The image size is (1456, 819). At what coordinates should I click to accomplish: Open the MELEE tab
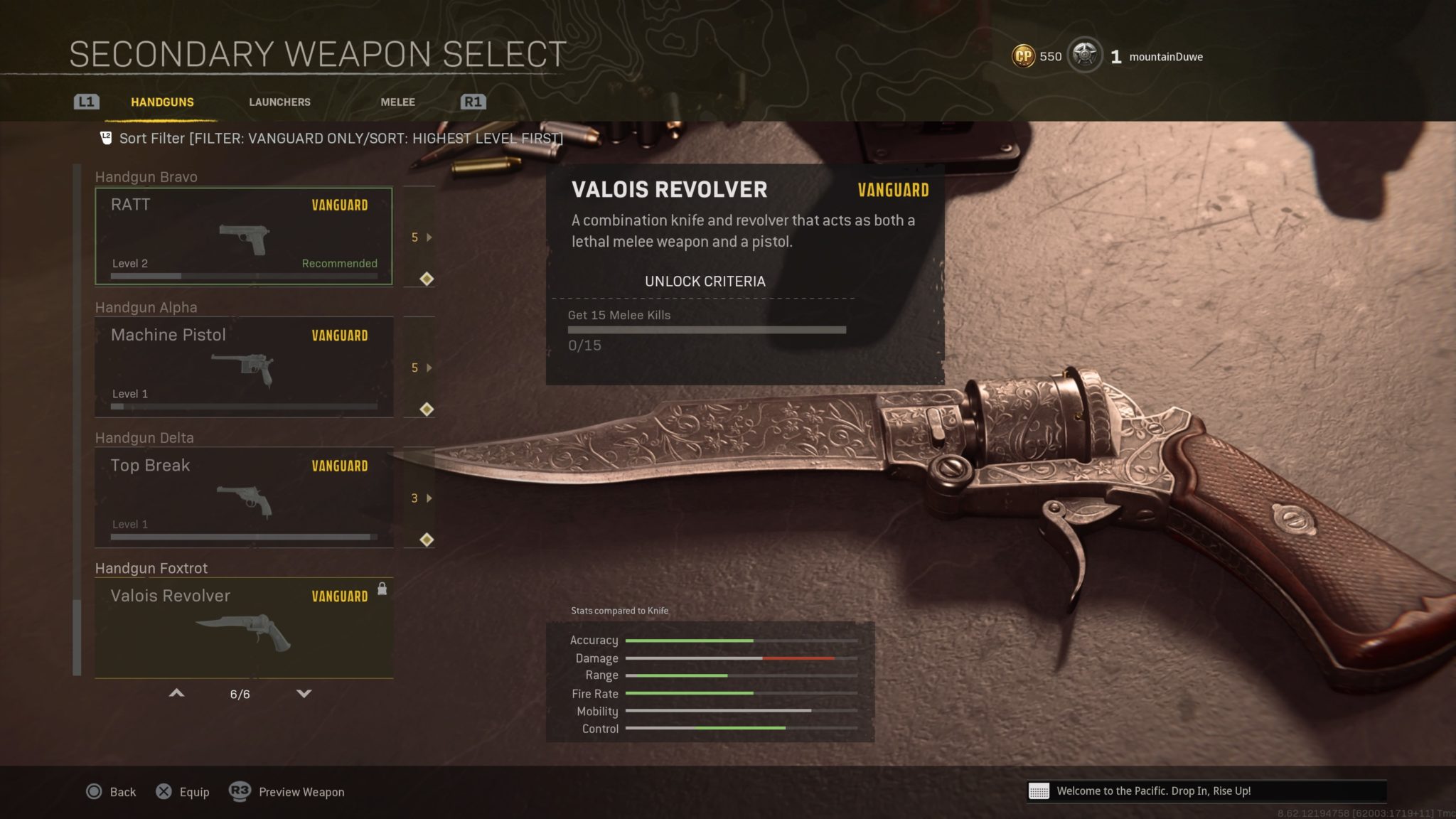[397, 102]
